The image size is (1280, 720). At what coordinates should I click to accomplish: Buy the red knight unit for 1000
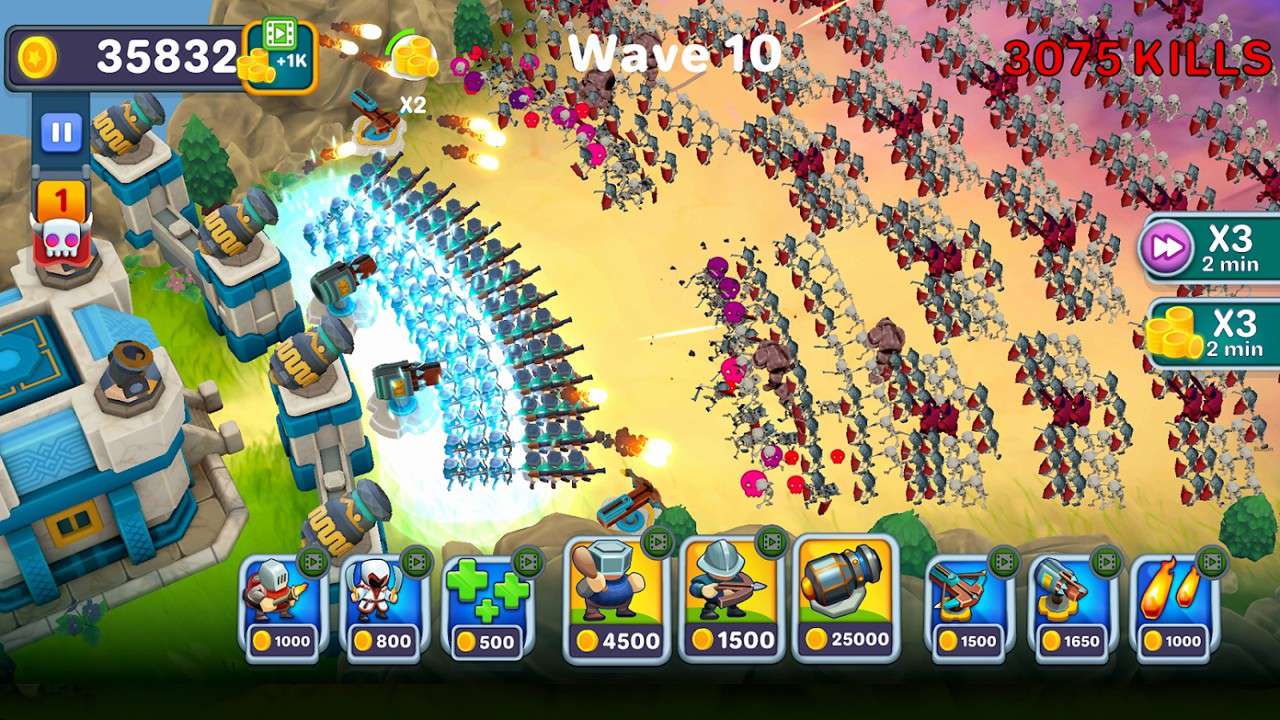pos(282,607)
